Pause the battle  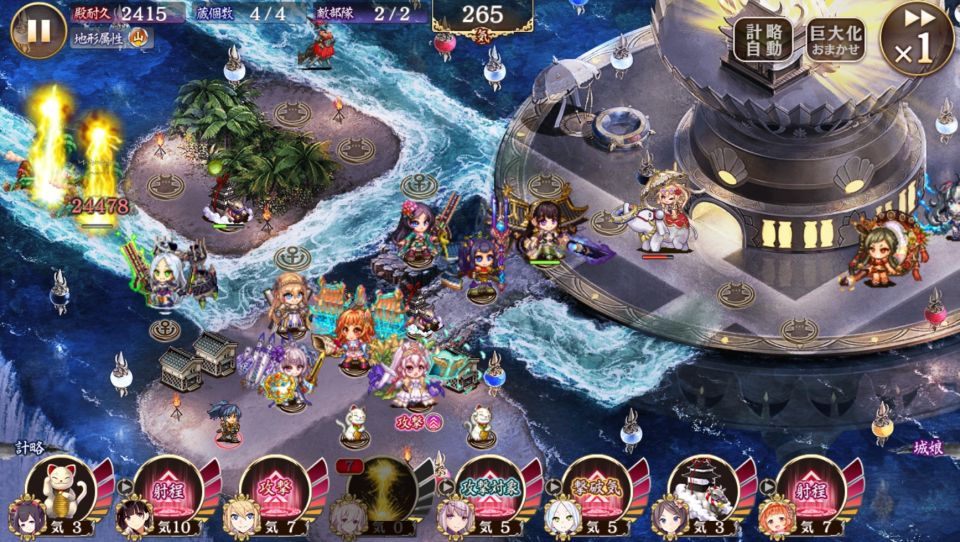point(38,30)
